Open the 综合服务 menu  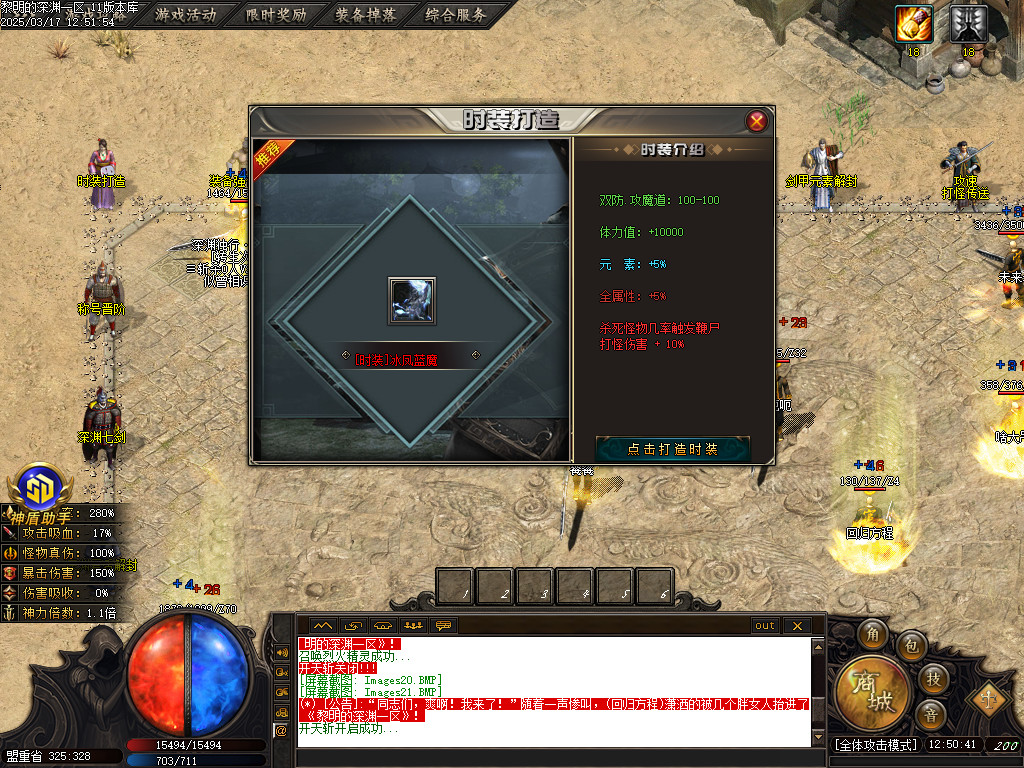[x=456, y=15]
